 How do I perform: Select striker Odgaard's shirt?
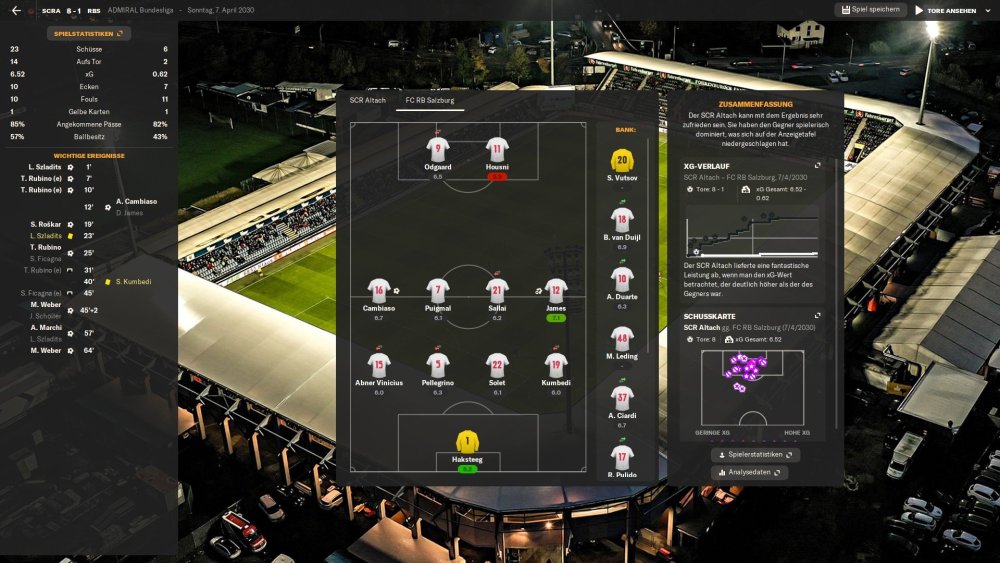coord(437,150)
